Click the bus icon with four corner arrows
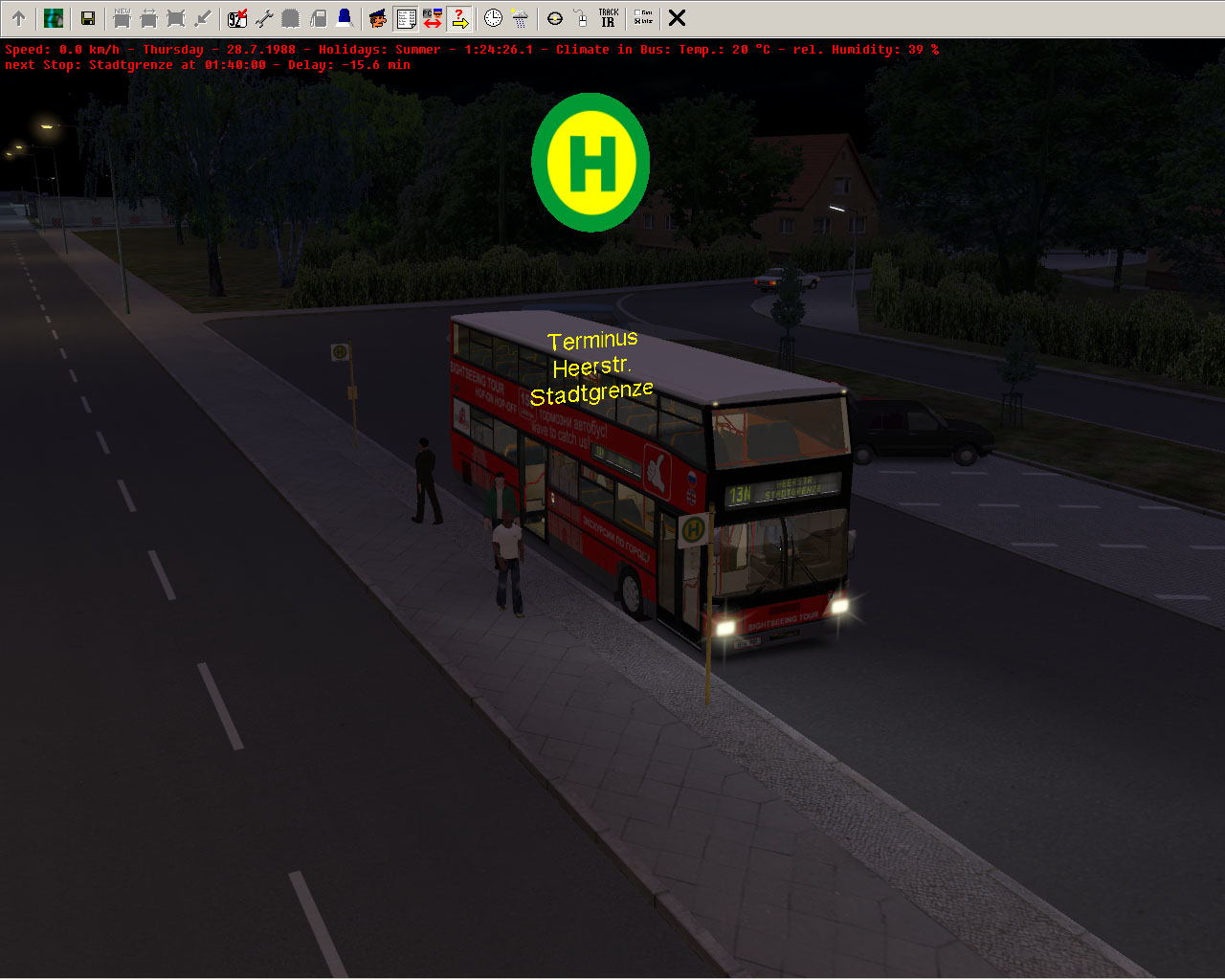The image size is (1225, 980). 175,18
